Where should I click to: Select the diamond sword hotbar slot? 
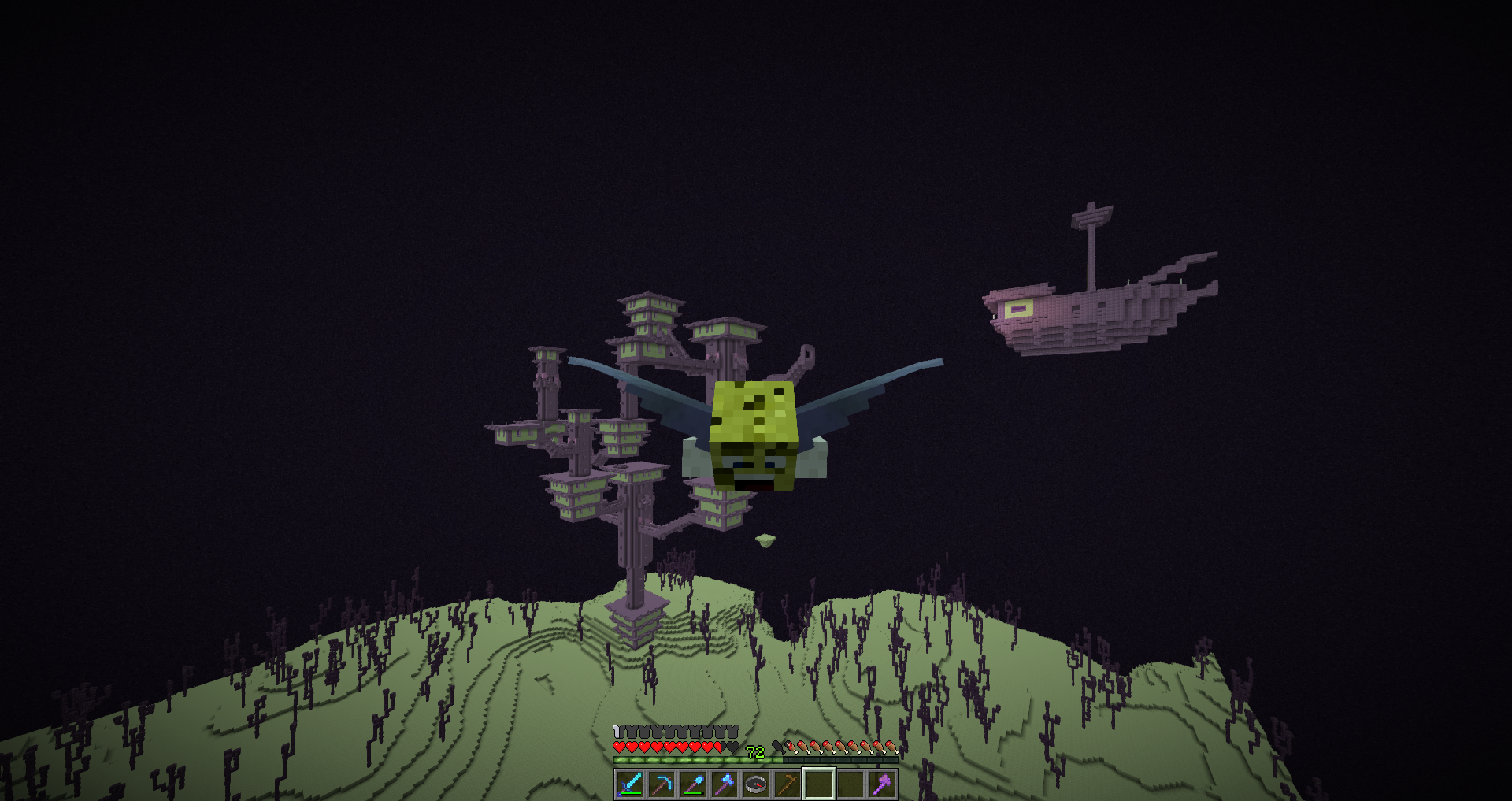click(x=630, y=784)
